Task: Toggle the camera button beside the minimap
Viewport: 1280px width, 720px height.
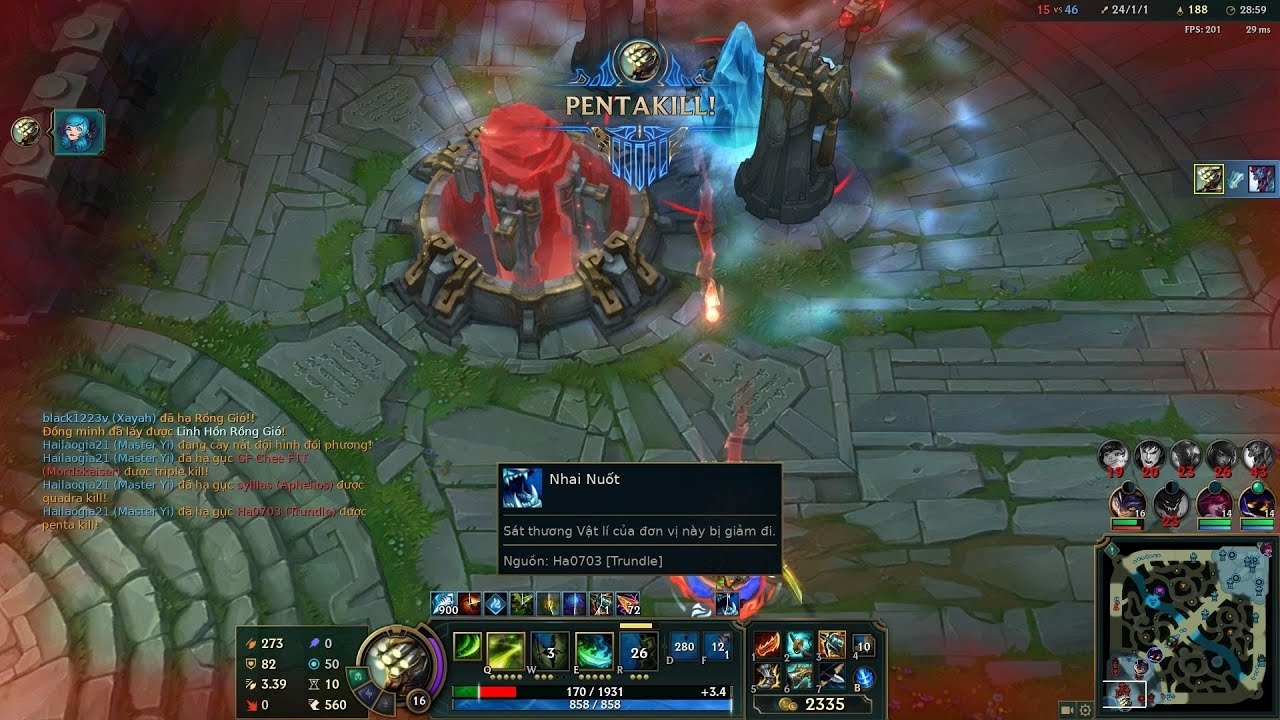Action: click(x=1067, y=710)
